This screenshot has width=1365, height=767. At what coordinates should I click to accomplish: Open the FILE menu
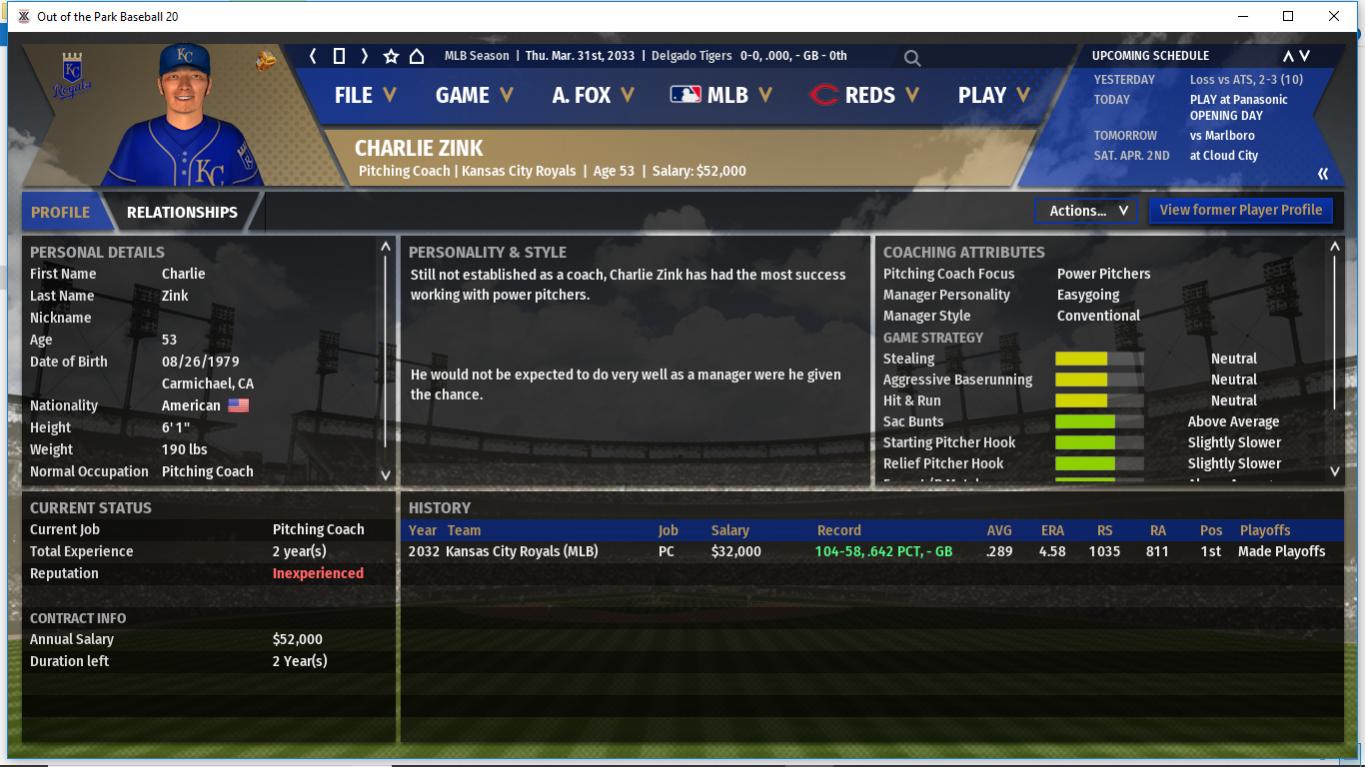tap(365, 95)
